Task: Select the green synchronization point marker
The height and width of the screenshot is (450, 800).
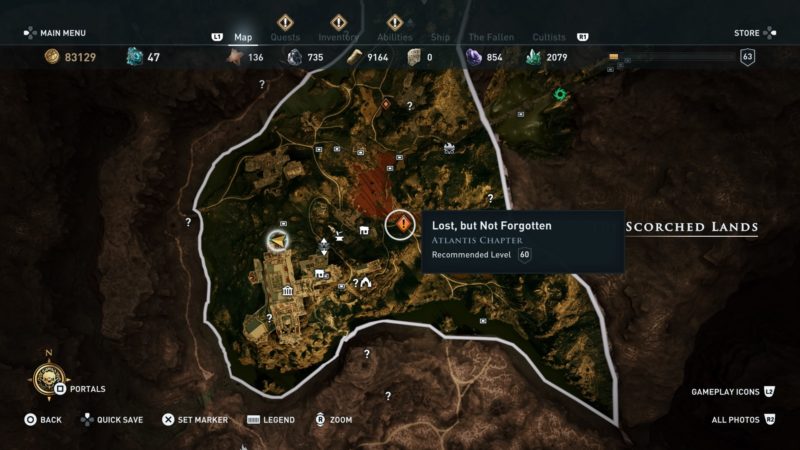Action: coord(561,95)
